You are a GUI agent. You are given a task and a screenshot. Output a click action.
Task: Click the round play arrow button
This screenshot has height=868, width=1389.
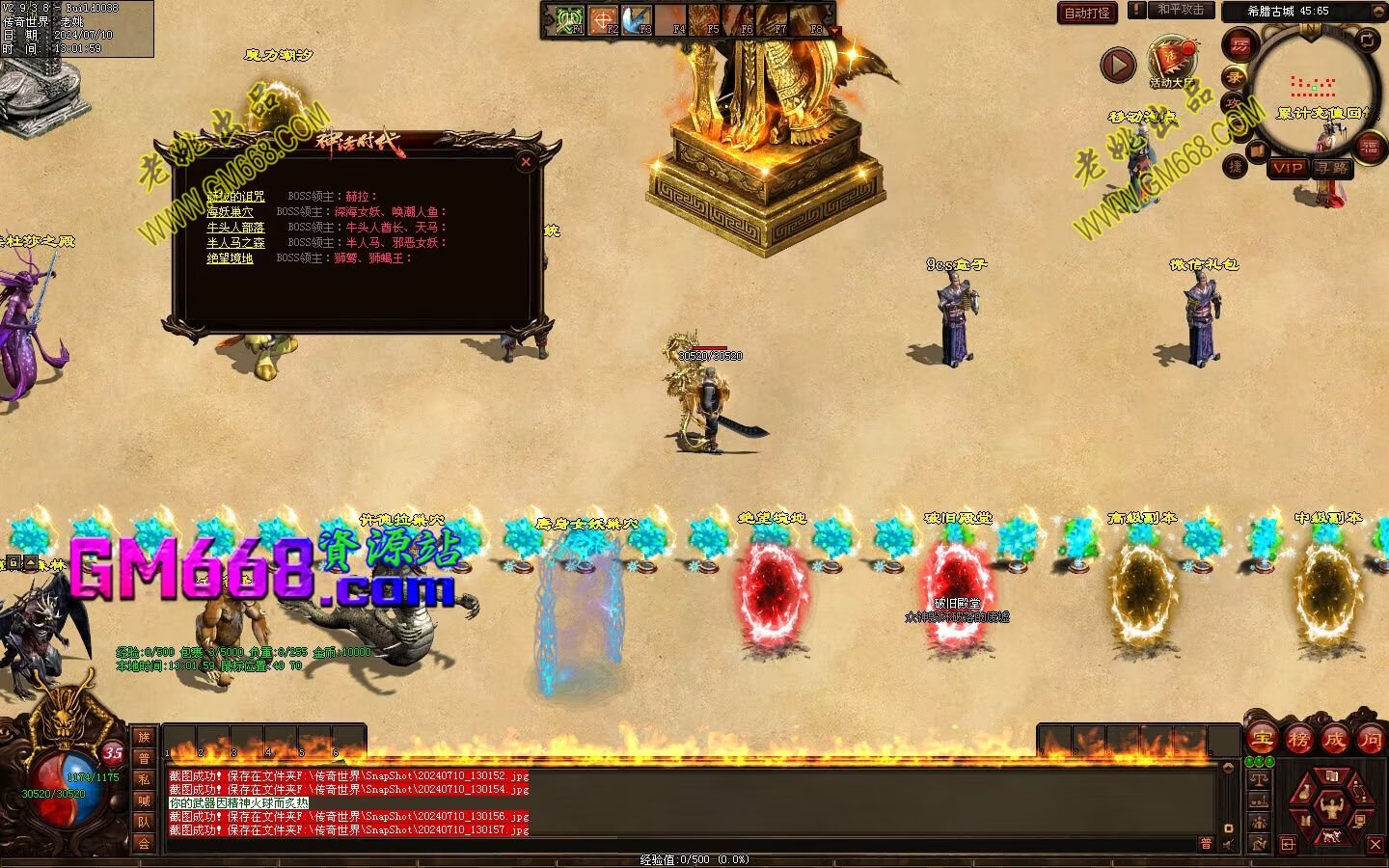pyautogui.click(x=1118, y=65)
